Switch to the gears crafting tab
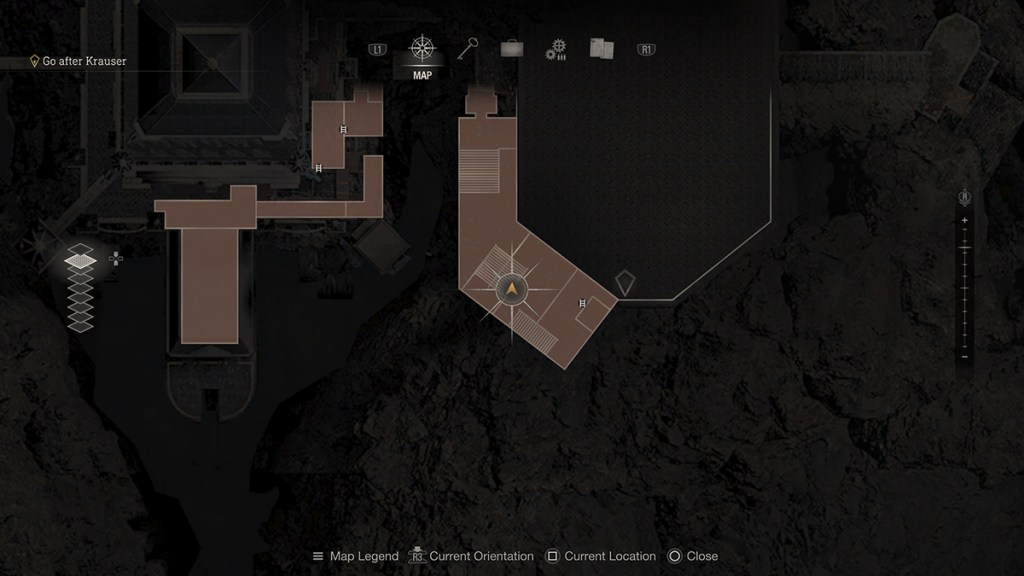The width and height of the screenshot is (1024, 576). (556, 50)
